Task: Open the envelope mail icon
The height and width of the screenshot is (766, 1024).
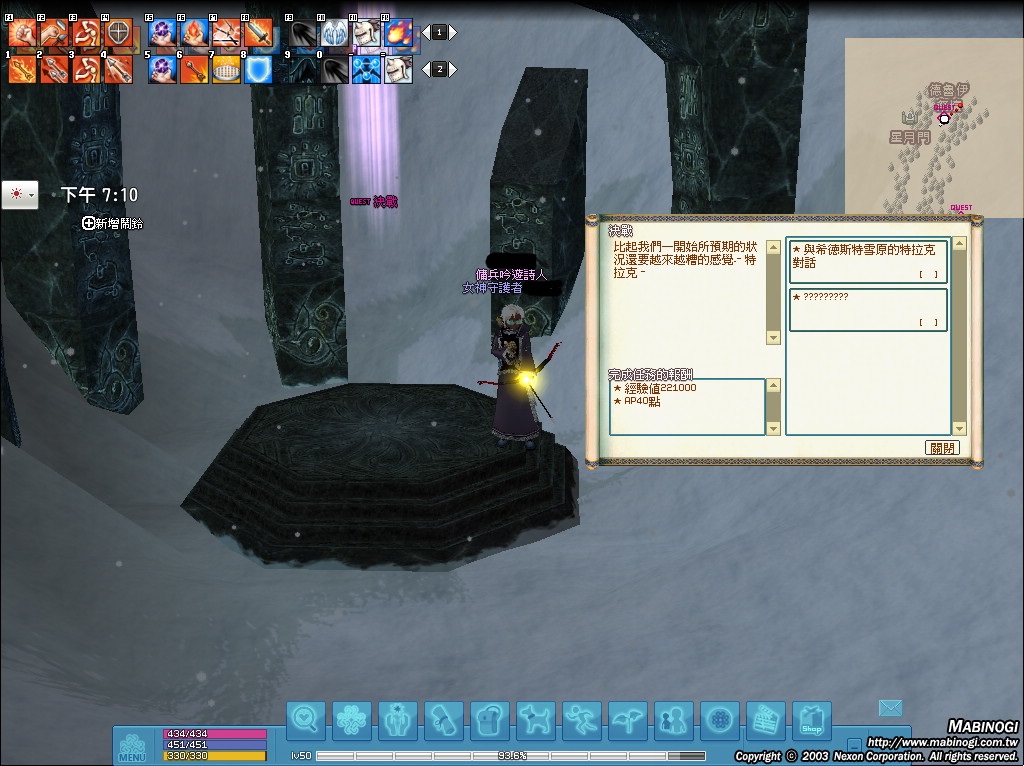Action: (890, 708)
